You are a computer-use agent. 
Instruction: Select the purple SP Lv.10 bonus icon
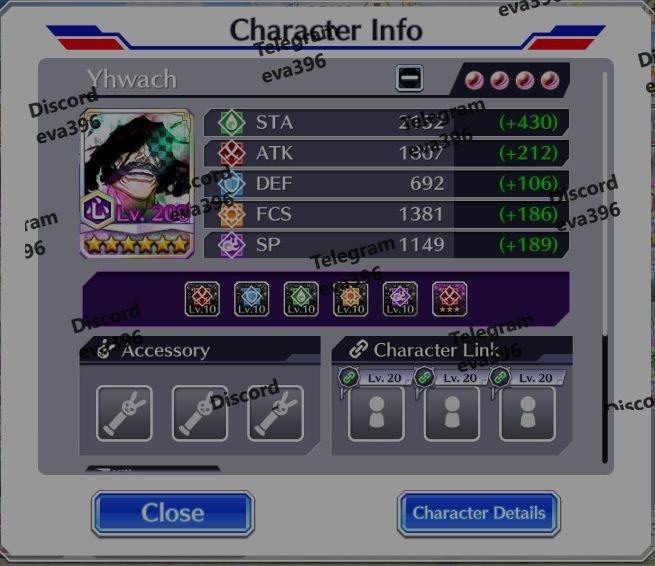(x=400, y=298)
